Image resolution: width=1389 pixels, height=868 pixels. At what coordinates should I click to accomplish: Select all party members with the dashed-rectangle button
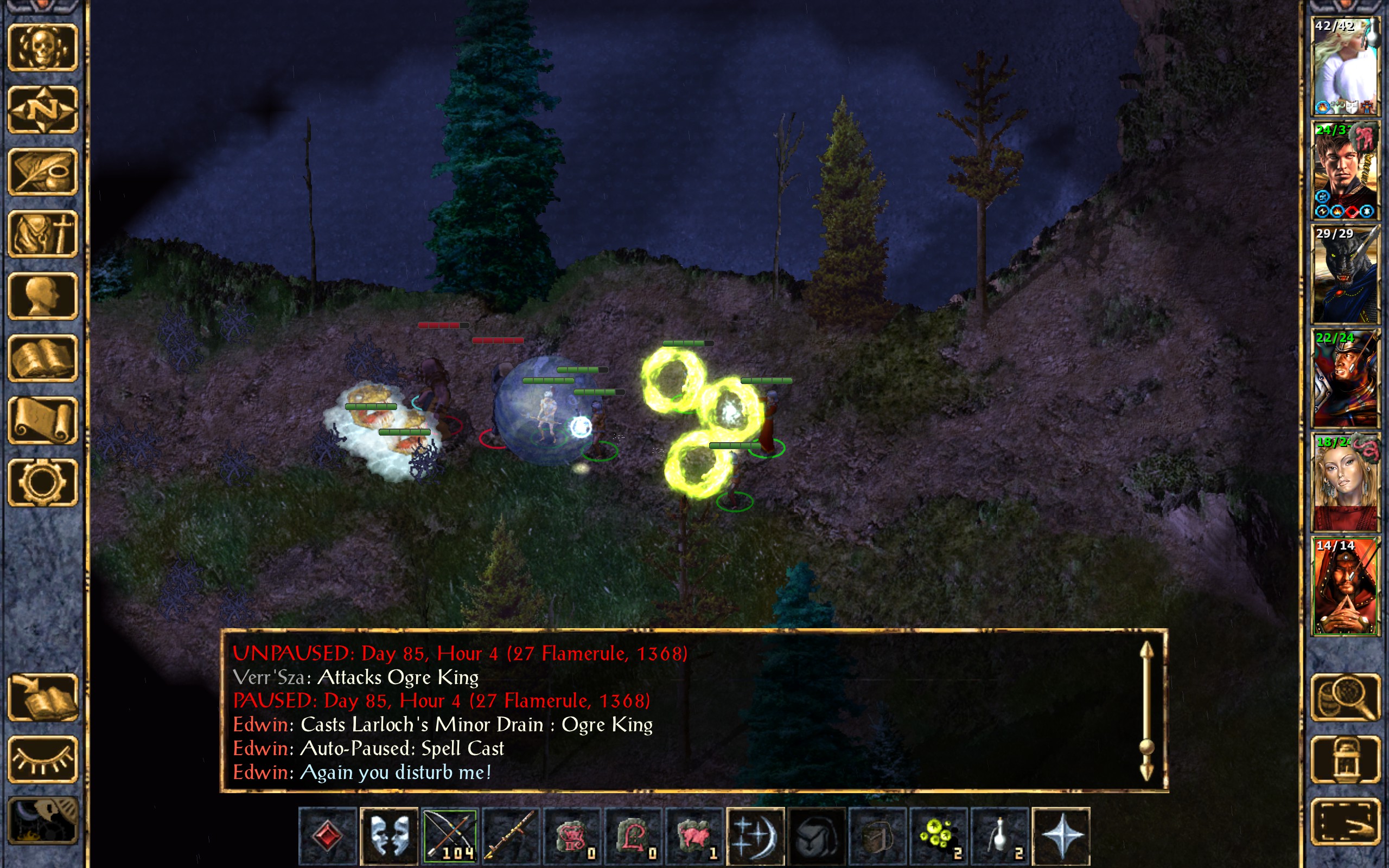pos(1346,821)
